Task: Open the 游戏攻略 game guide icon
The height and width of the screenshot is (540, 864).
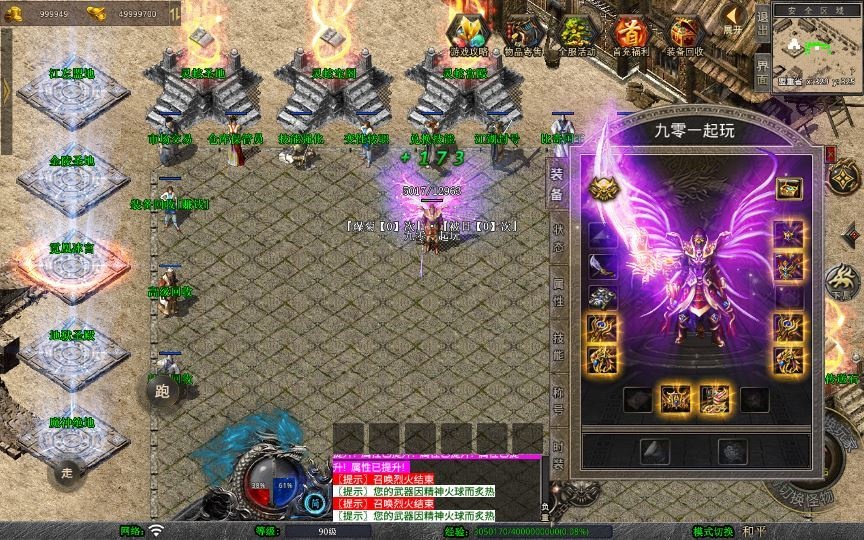Action: (x=468, y=33)
